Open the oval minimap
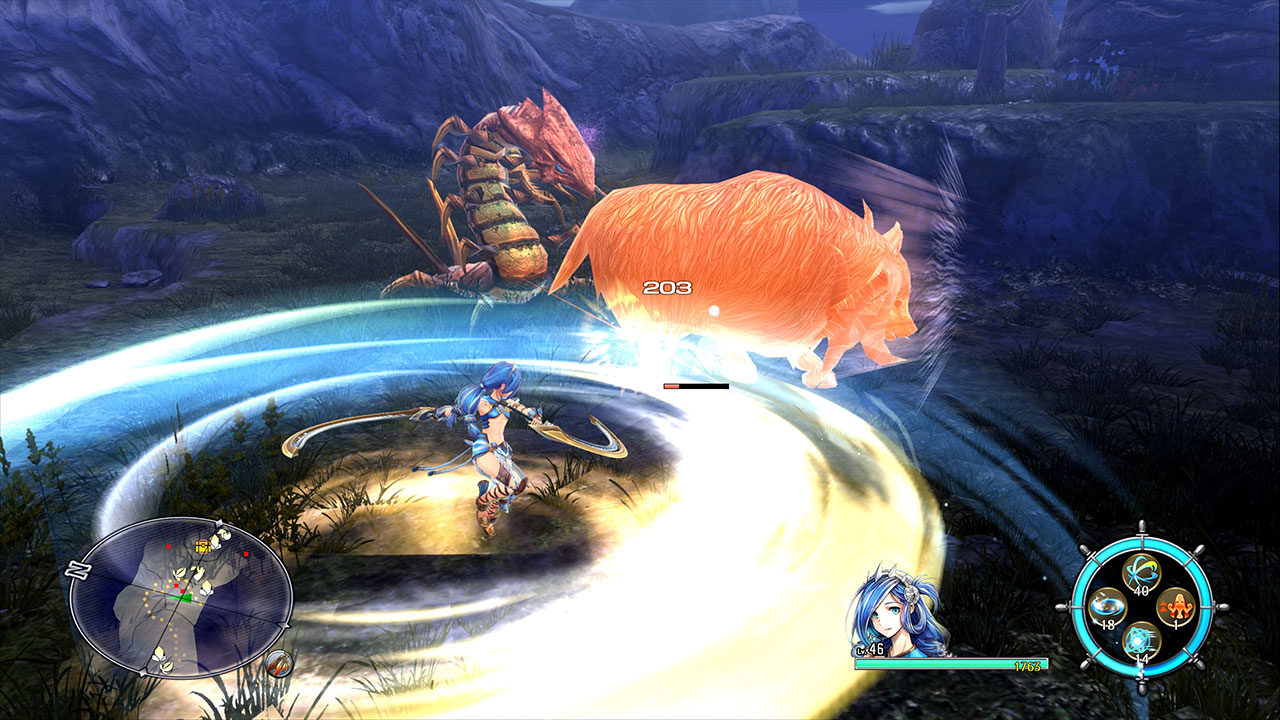1280x720 pixels. (181, 598)
